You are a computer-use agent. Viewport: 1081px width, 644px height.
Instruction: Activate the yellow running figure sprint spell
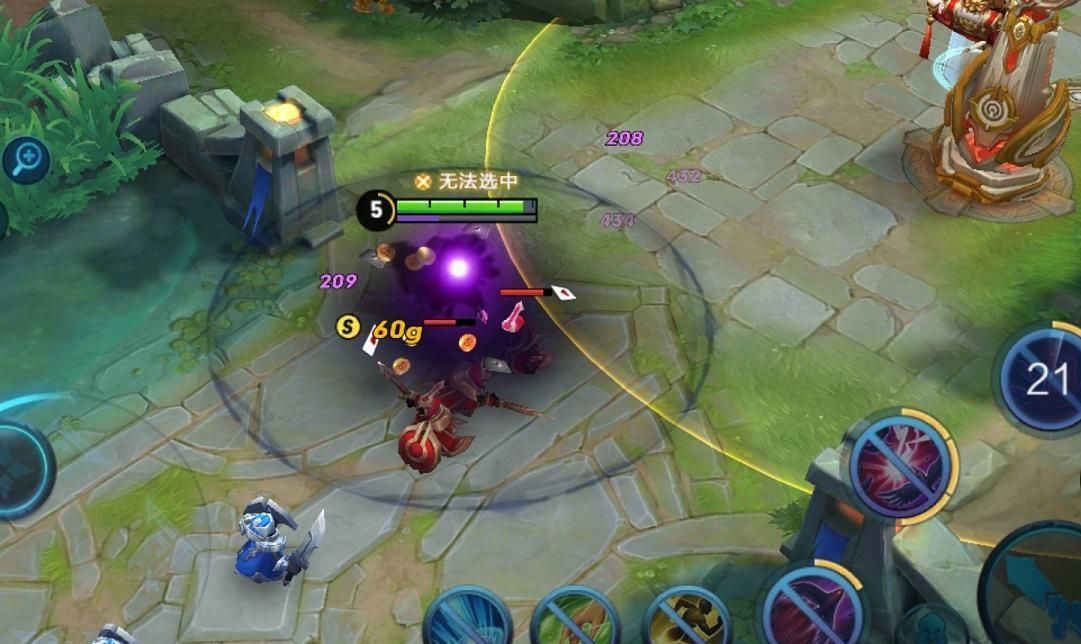pyautogui.click(x=686, y=618)
